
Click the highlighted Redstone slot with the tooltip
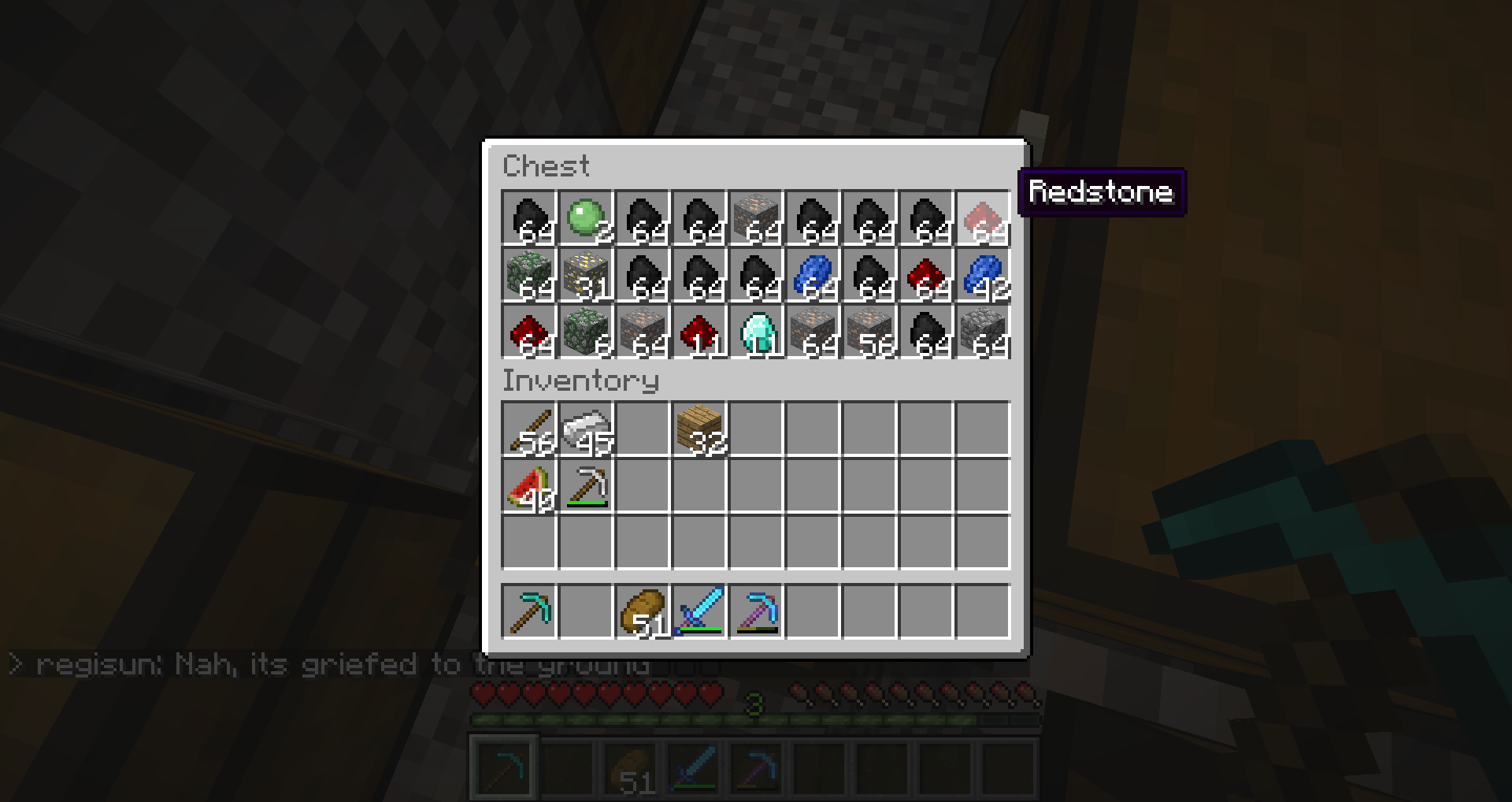click(983, 218)
